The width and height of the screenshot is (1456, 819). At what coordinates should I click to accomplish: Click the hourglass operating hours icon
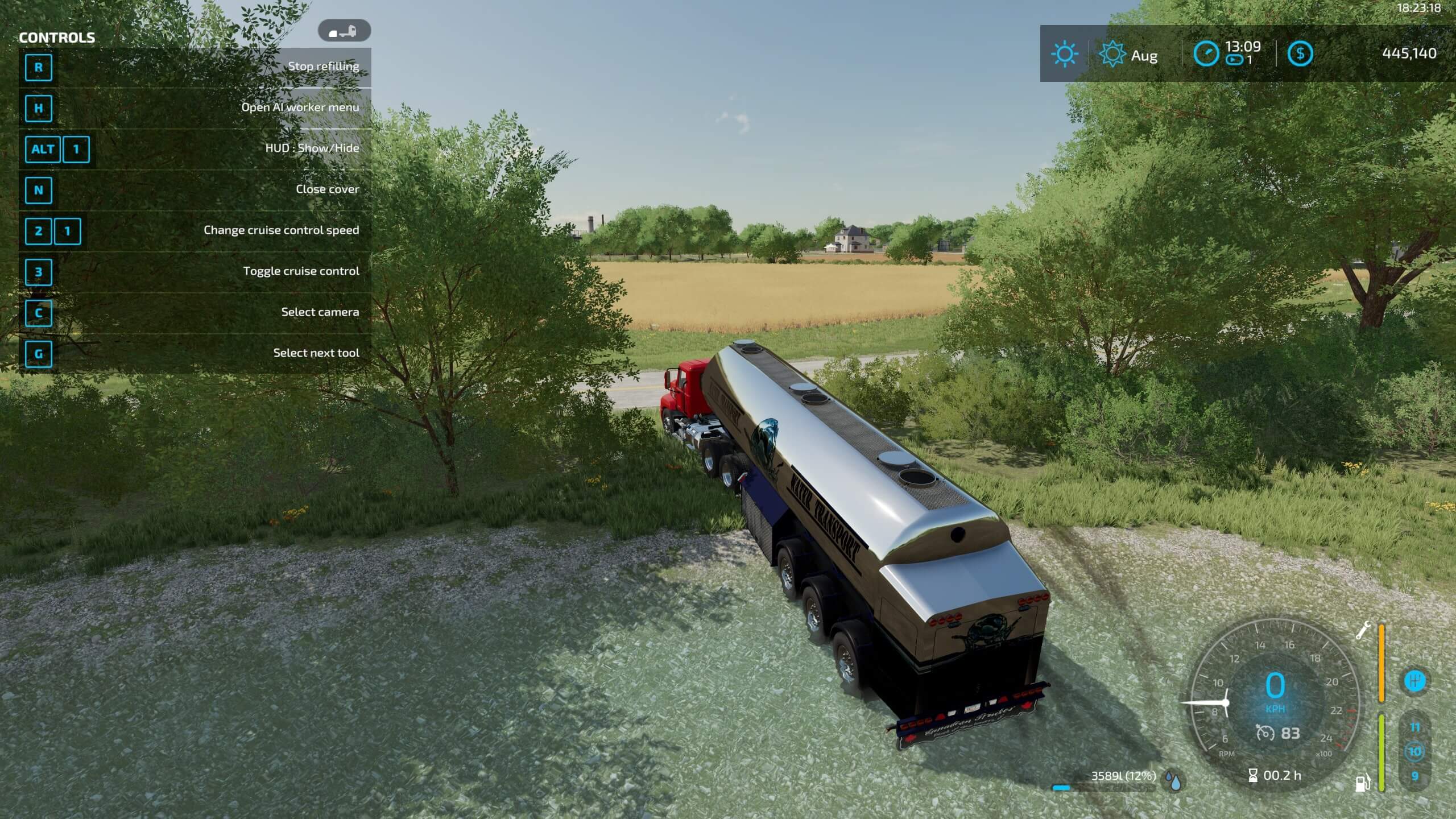tap(1253, 775)
